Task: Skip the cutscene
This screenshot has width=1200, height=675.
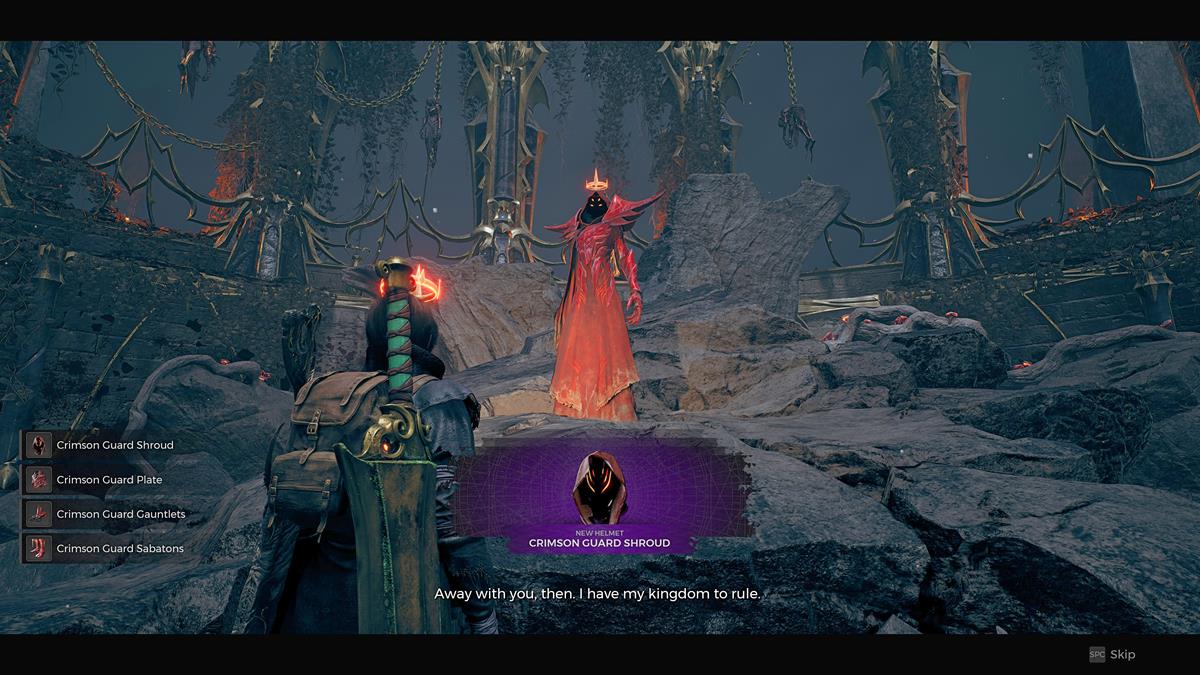Action: click(1113, 654)
